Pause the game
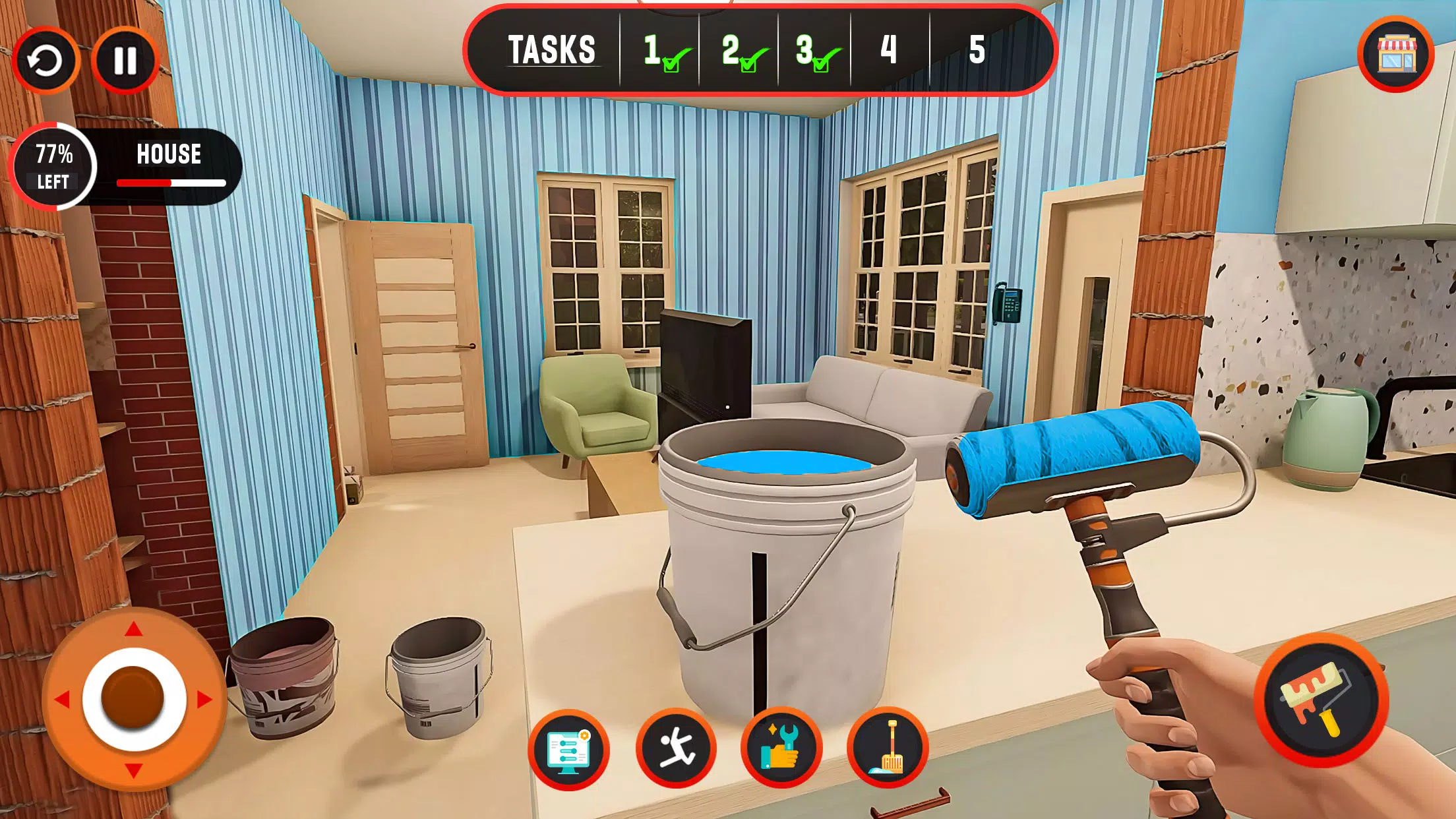The image size is (1456, 819). coord(125,61)
